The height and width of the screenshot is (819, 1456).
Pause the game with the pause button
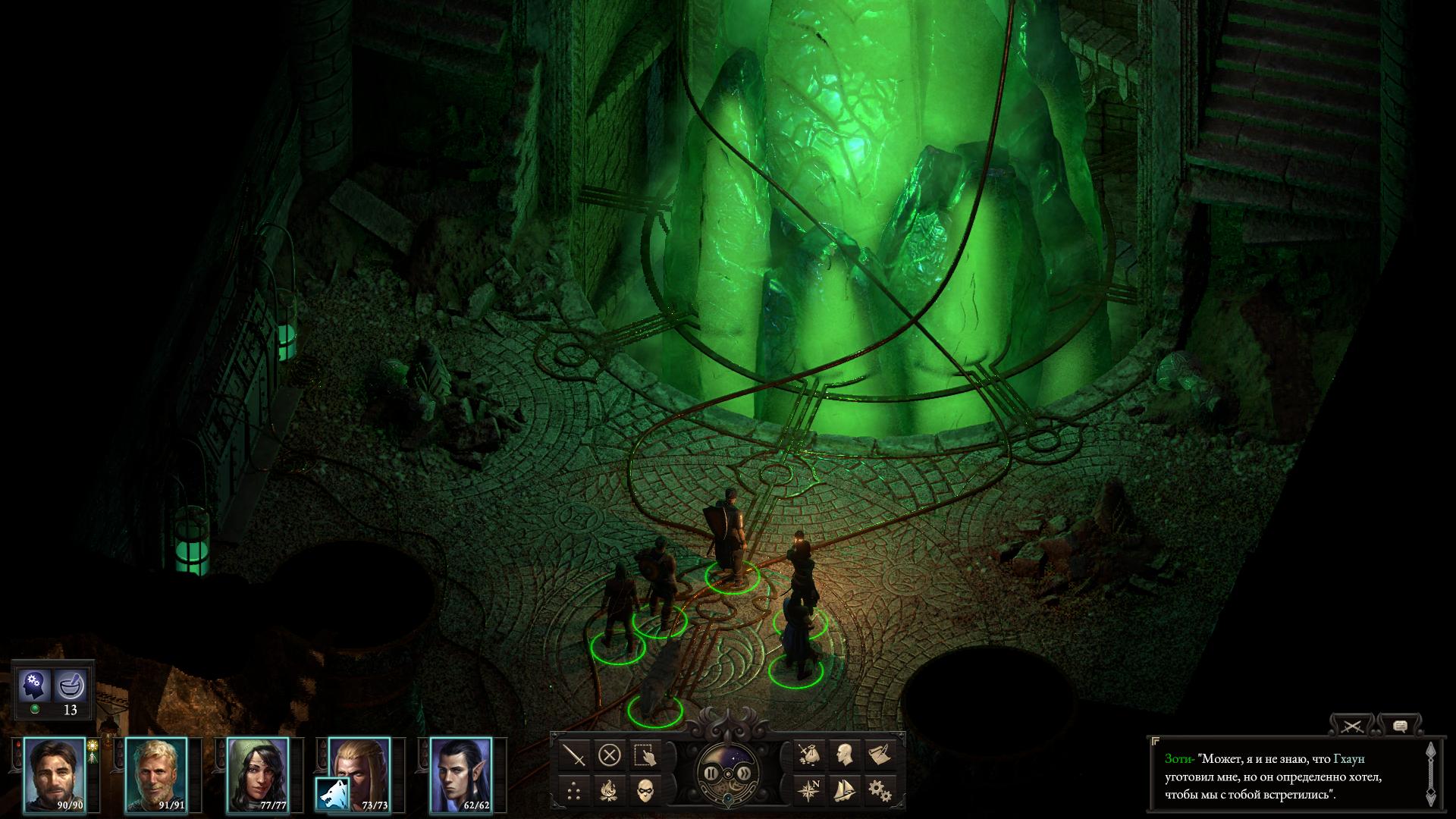point(711,773)
